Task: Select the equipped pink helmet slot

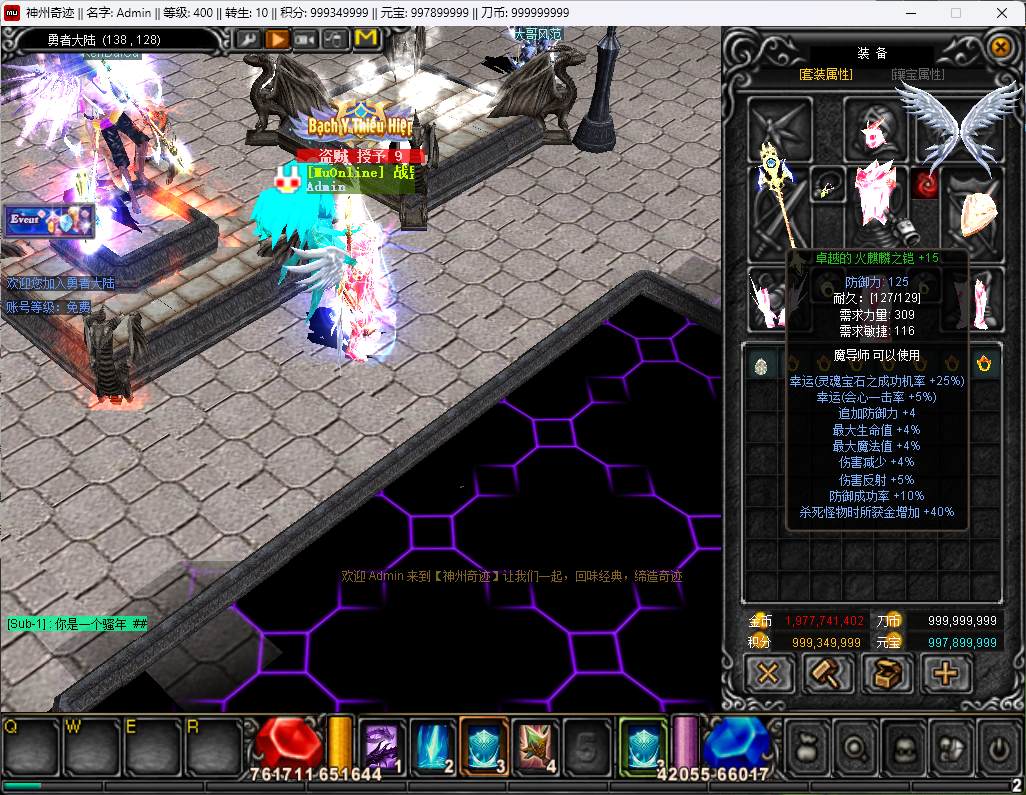Action: coord(875,130)
